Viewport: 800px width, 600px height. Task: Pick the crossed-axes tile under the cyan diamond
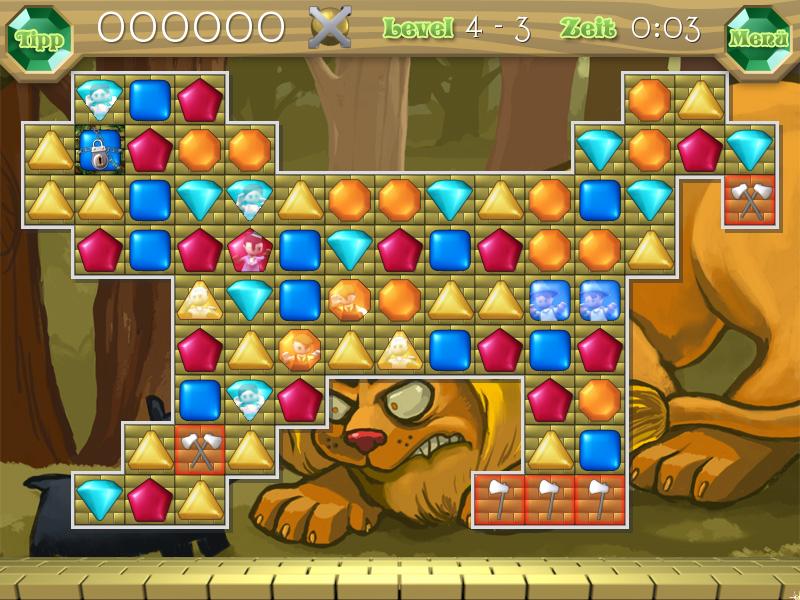[749, 200]
